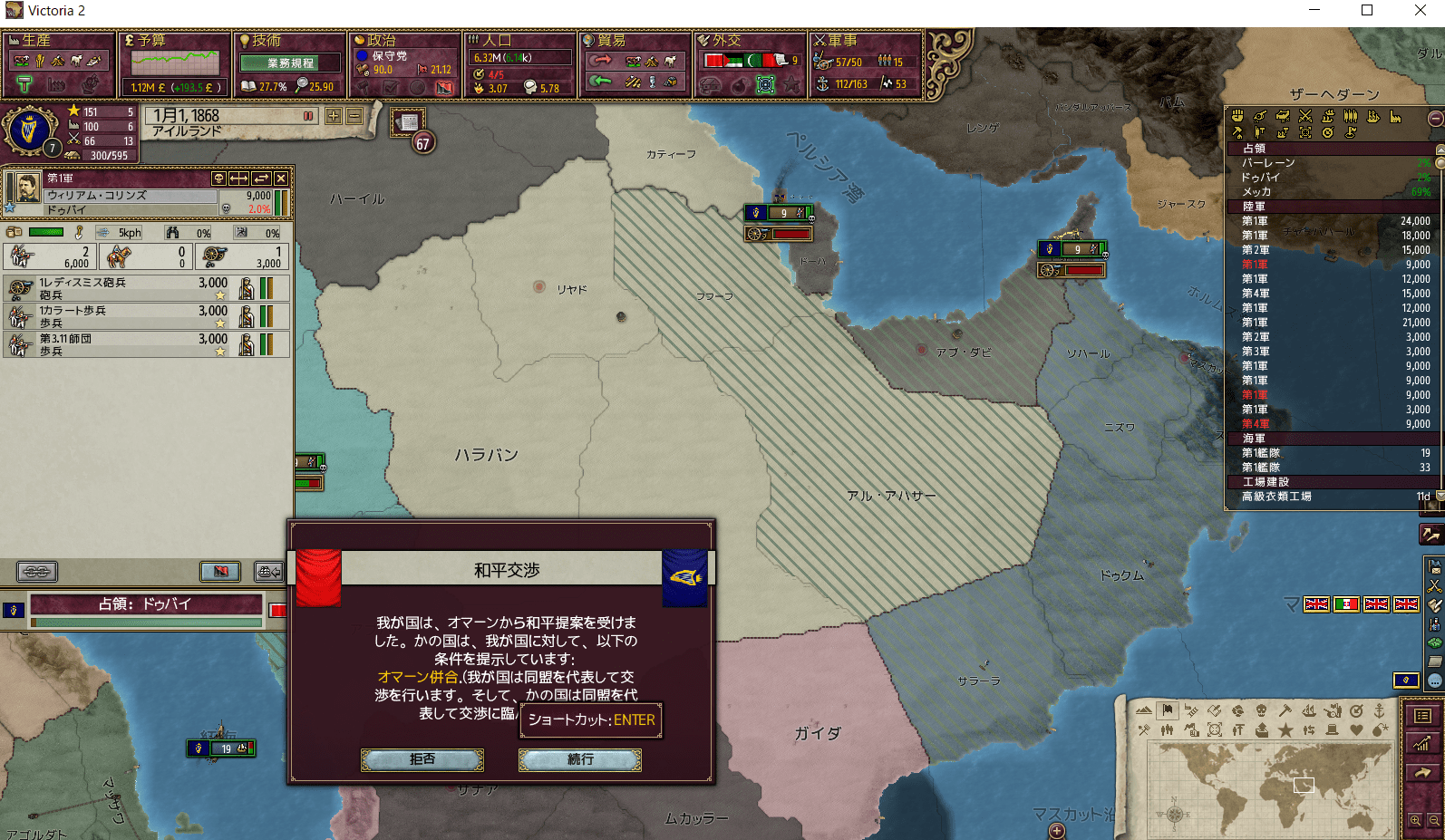Pause the game with the pause button

tap(308, 116)
